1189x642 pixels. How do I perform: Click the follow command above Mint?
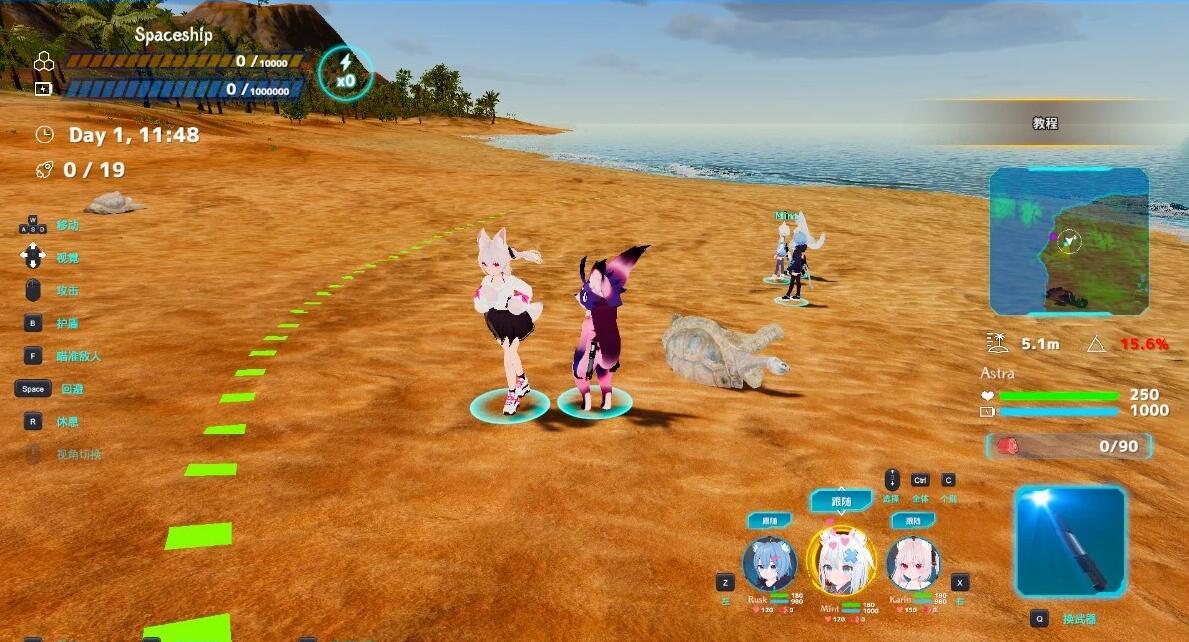click(x=841, y=501)
